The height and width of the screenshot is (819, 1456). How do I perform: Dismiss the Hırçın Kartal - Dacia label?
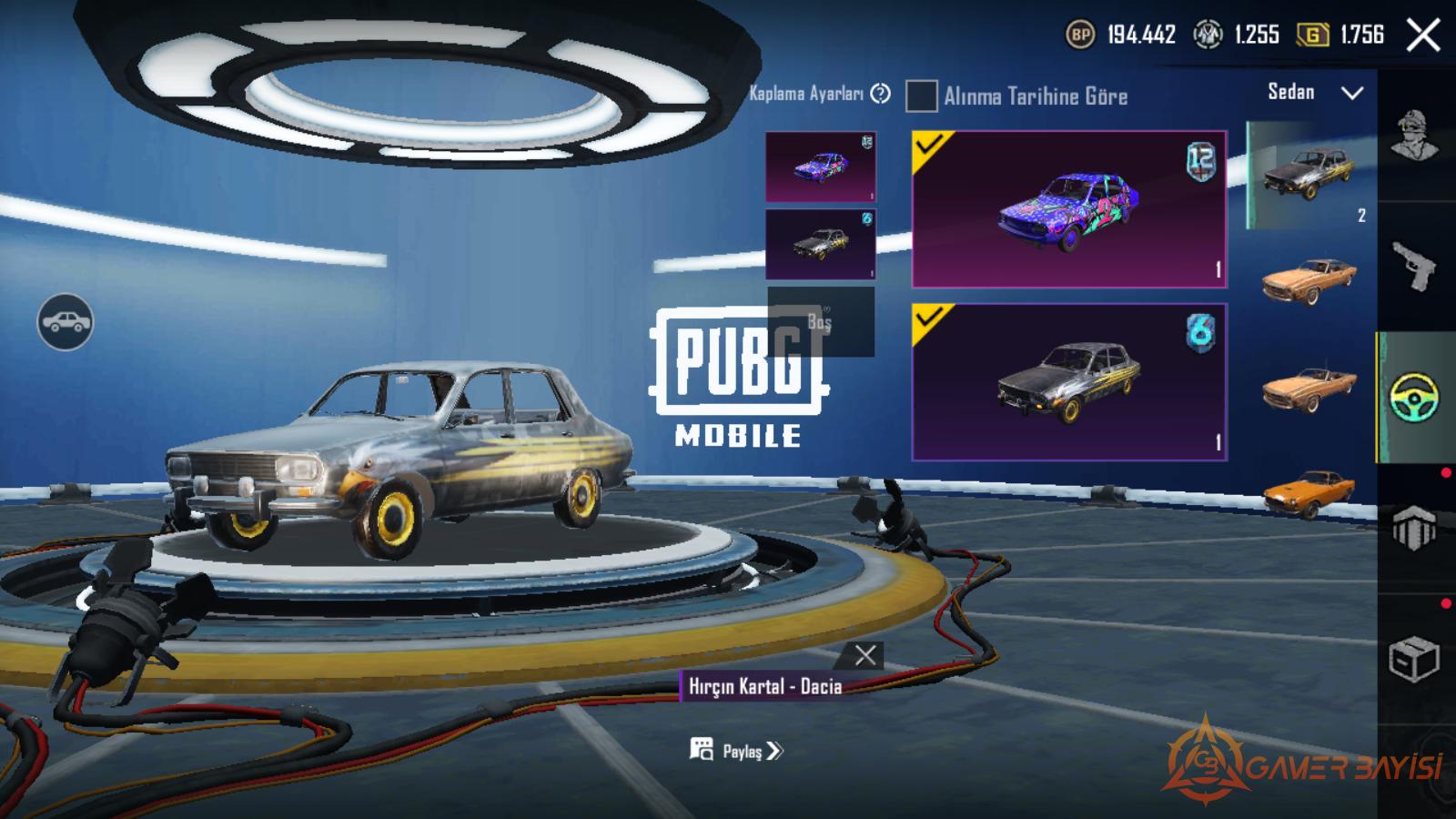(865, 654)
